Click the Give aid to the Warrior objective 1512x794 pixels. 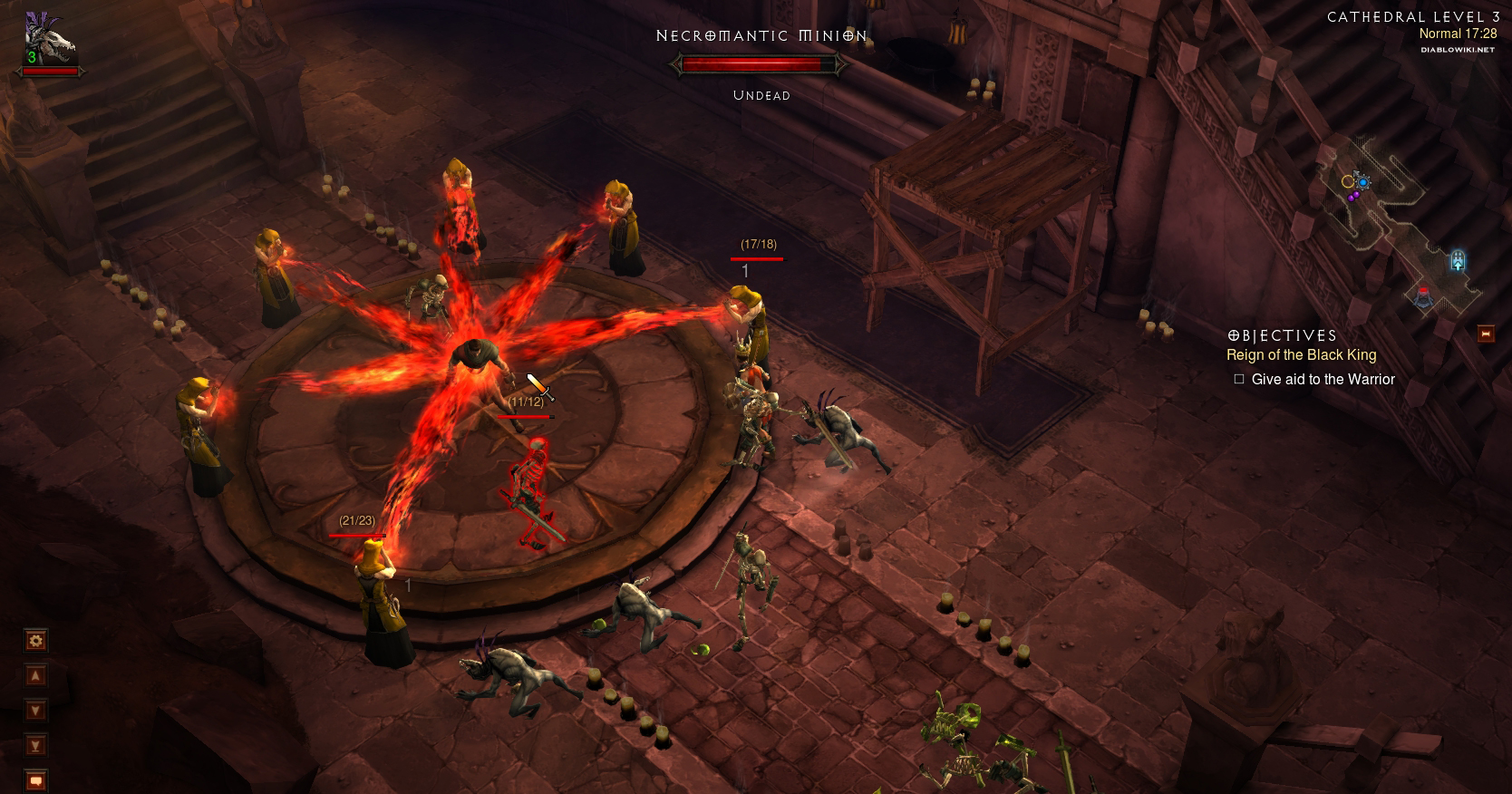tap(1323, 380)
